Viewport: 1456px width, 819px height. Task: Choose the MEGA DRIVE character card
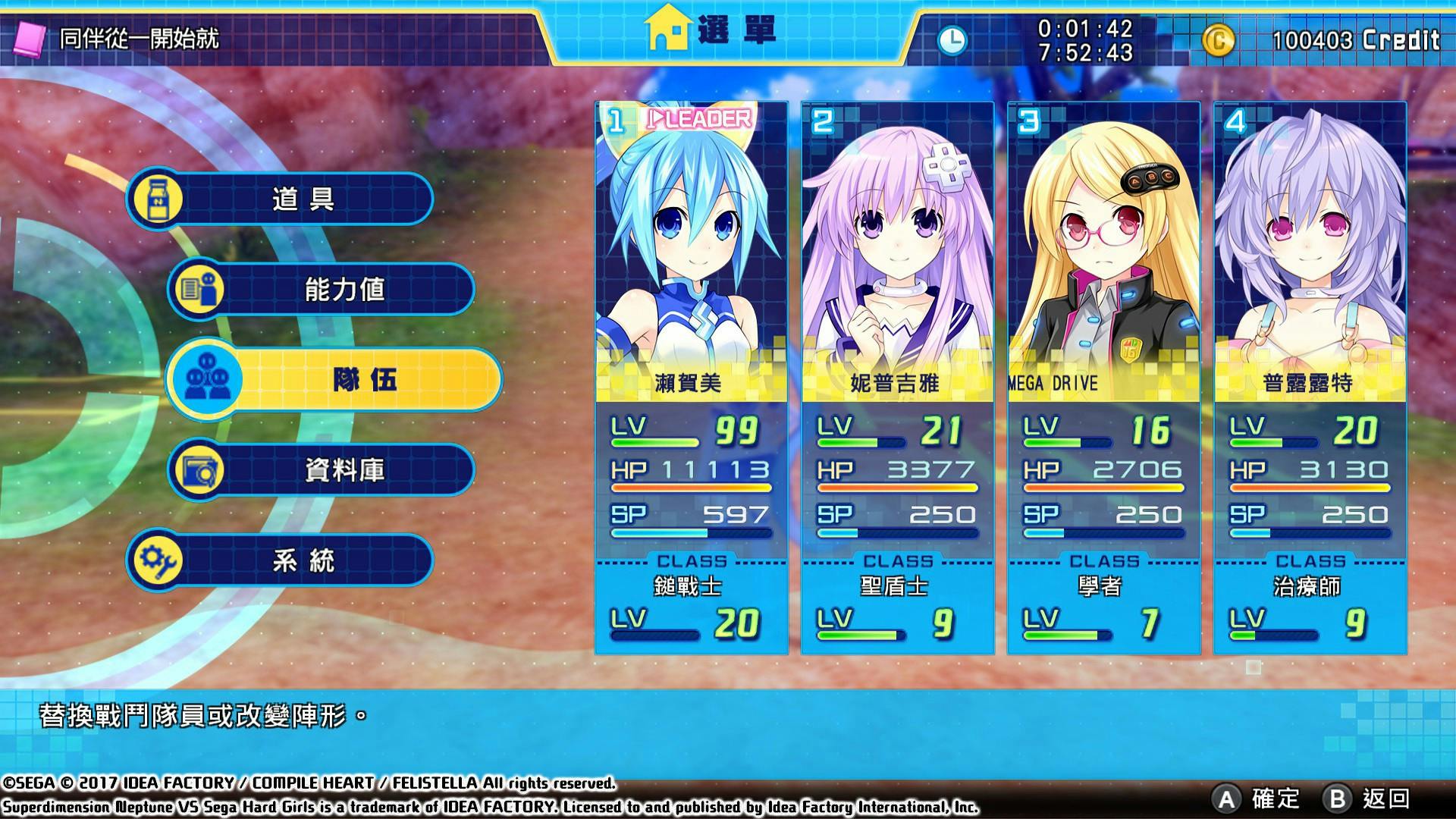point(1103,377)
